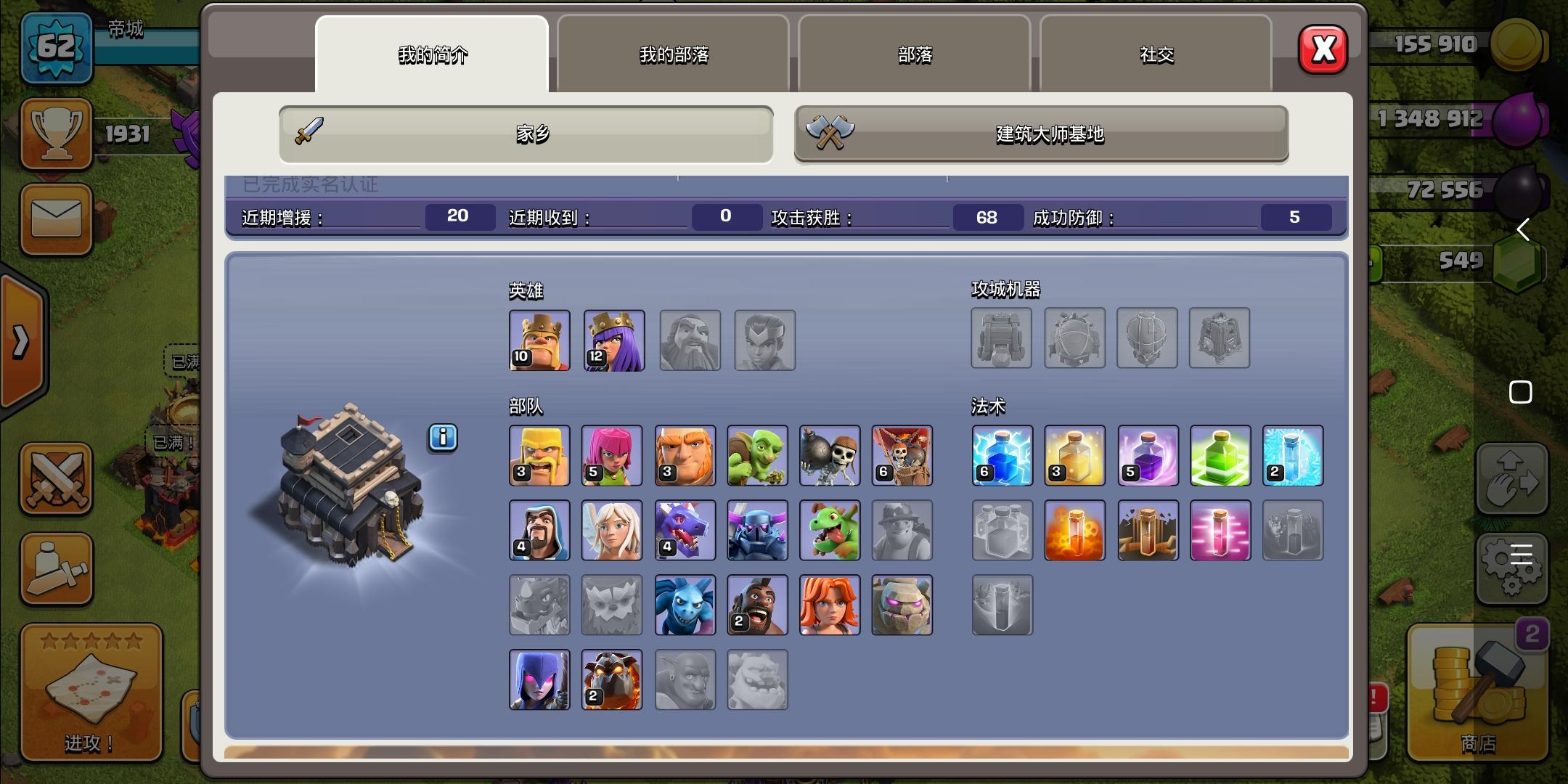Image resolution: width=1568 pixels, height=784 pixels.
Task: Open the mail inbox icon
Action: tap(57, 220)
